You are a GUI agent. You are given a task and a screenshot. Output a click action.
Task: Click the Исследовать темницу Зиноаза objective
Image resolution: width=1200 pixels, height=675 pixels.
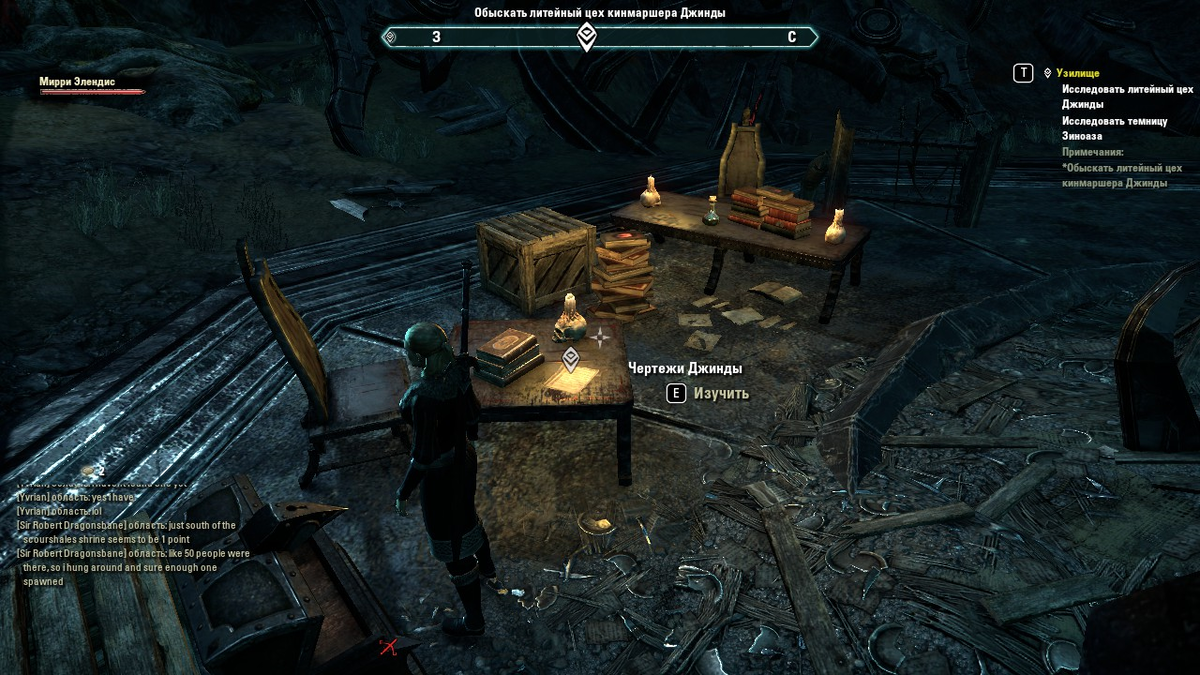point(1114,128)
